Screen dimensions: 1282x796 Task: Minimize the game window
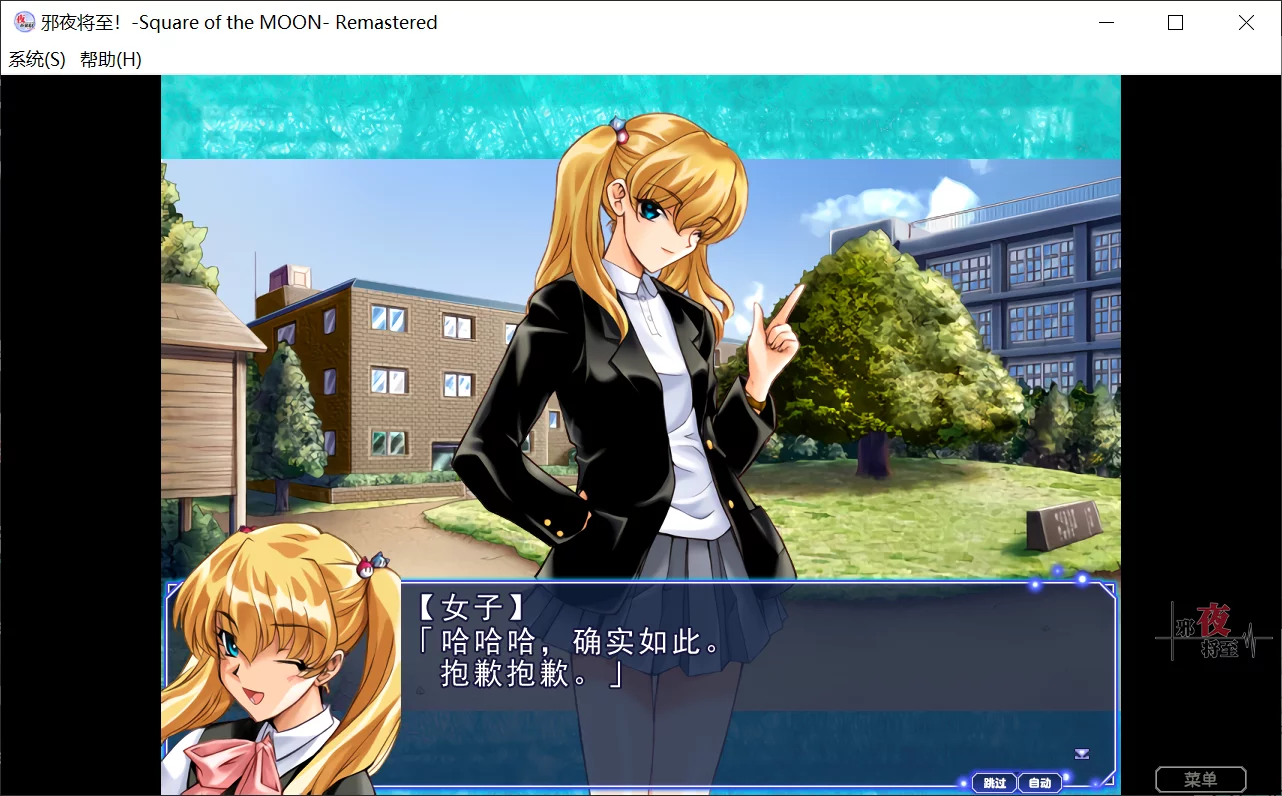[1105, 22]
